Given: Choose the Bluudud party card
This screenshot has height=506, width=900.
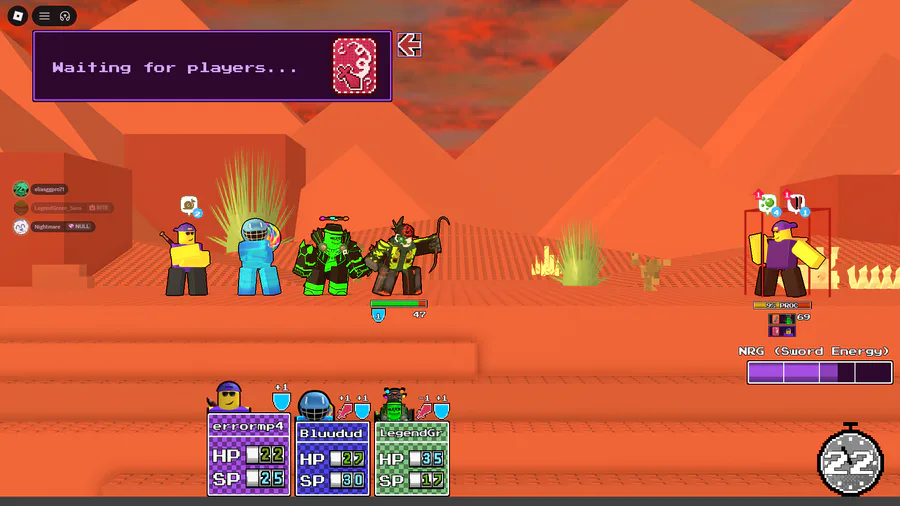Looking at the screenshot, I should (332, 455).
